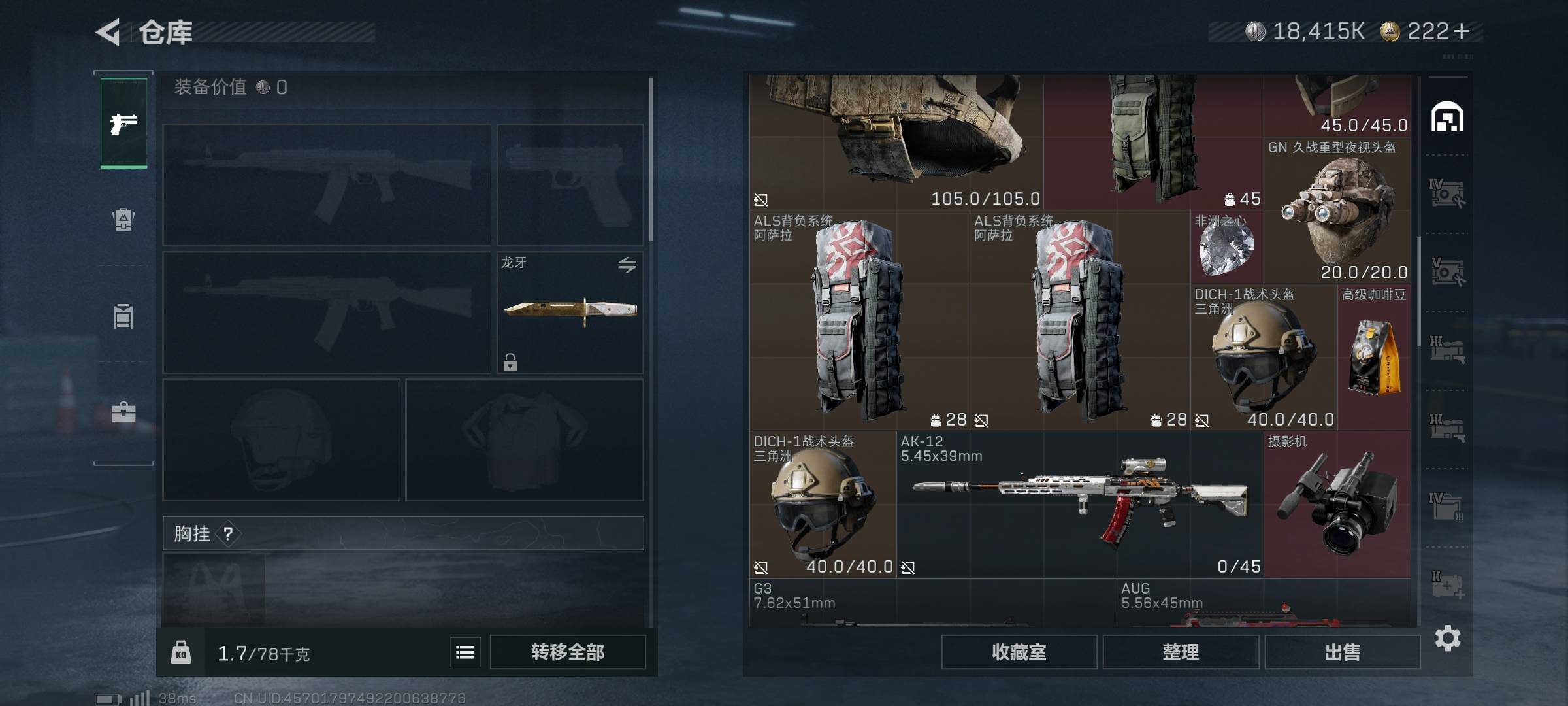Select the GN 久战重型夜视头盔 helmet
The width and height of the screenshot is (1568, 706).
click(x=1337, y=210)
